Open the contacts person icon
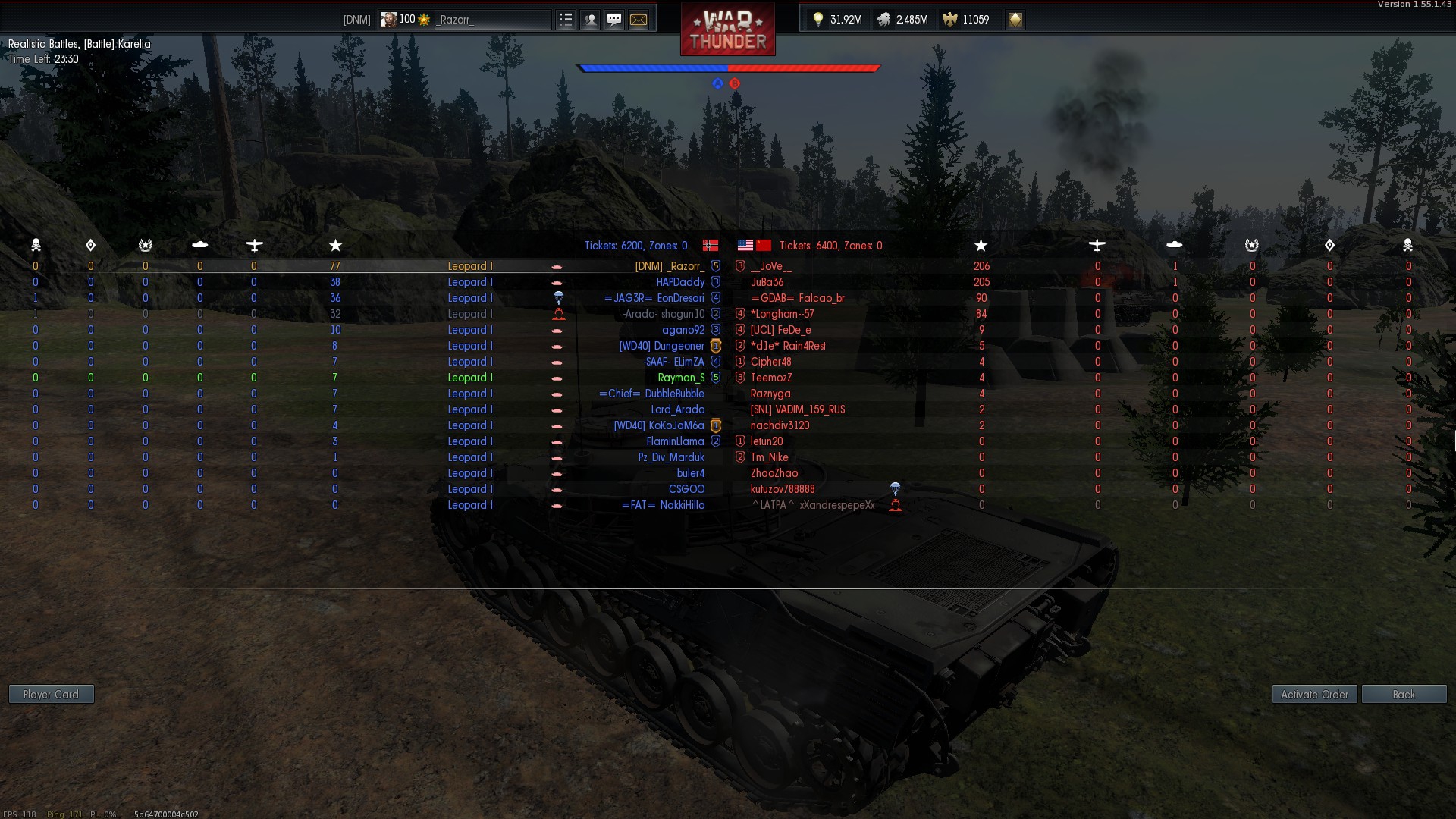The height and width of the screenshot is (819, 1456). (590, 20)
